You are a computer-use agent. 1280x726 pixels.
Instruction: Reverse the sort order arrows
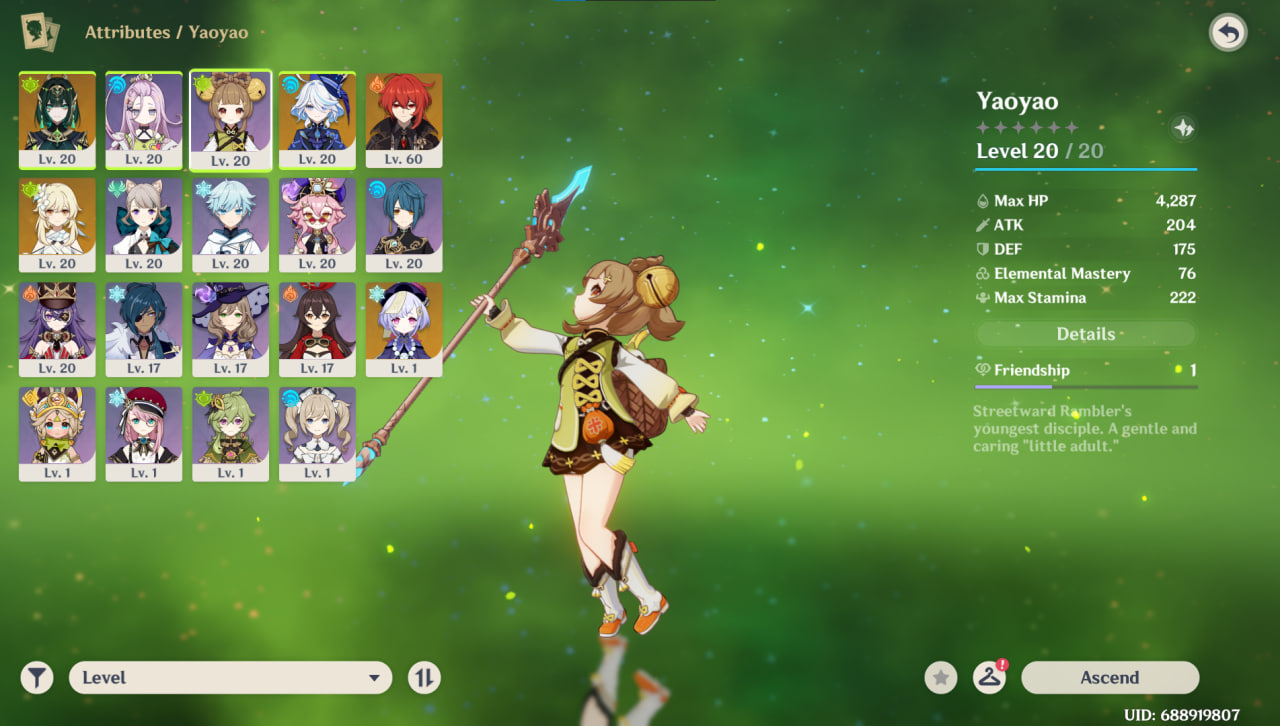[x=424, y=677]
